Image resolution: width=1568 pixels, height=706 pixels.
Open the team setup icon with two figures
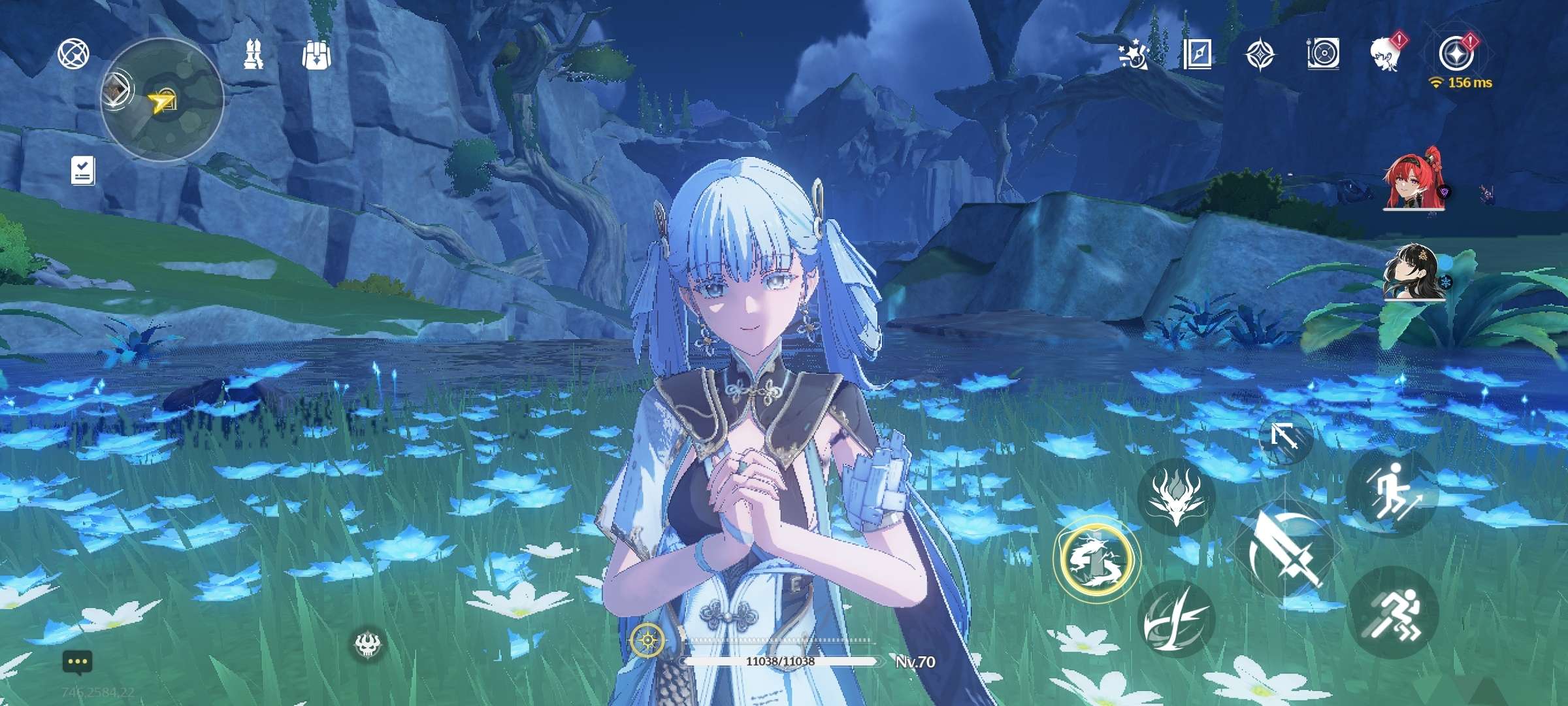pyautogui.click(x=253, y=54)
